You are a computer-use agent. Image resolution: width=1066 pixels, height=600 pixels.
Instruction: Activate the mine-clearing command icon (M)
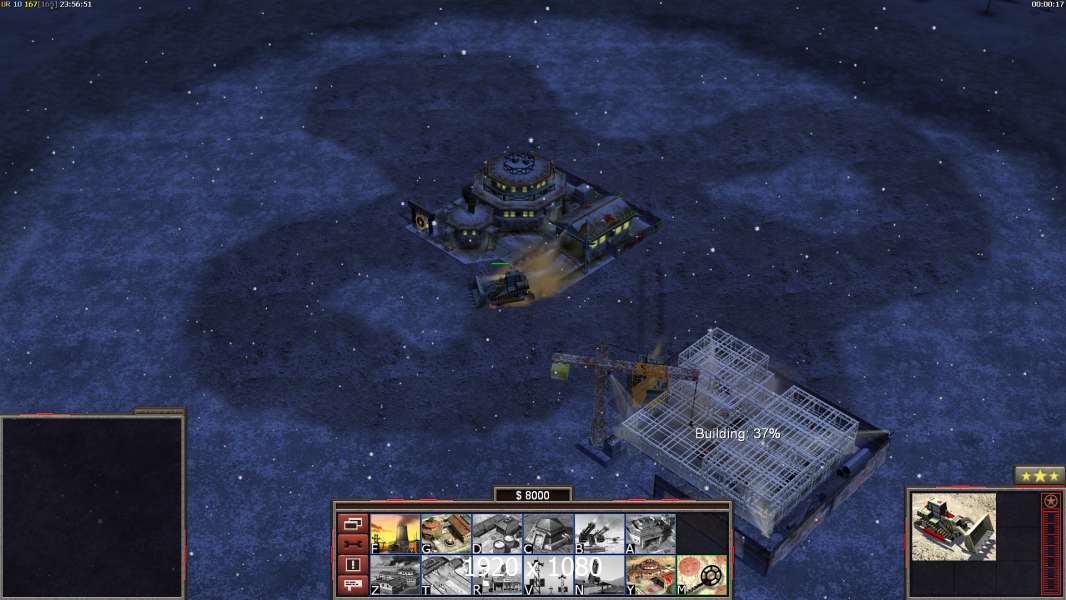(x=701, y=575)
